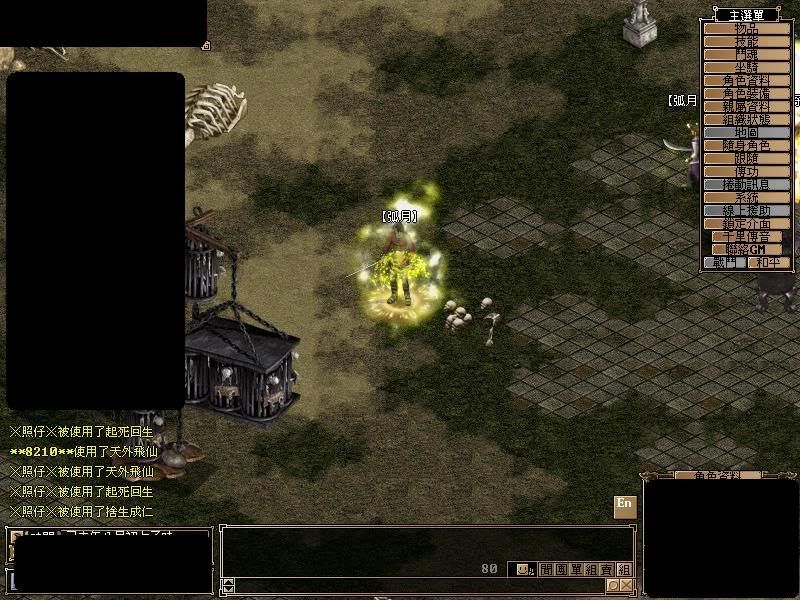The height and width of the screenshot is (600, 800).
Task: Show 角色資料 character info
Action: [x=747, y=80]
